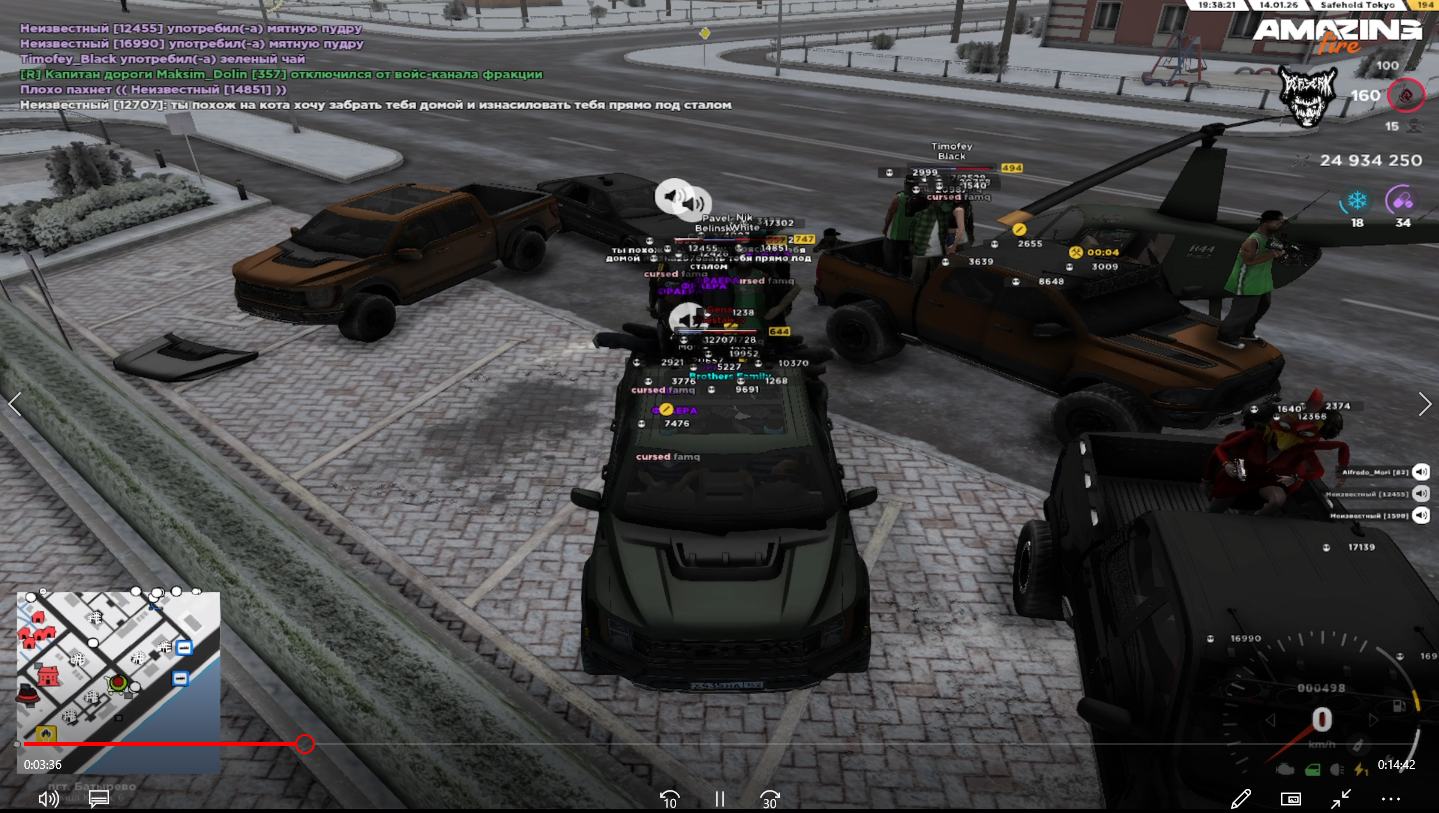This screenshot has width=1439, height=813.
Task: Click the speaker icon next to Alfredo_Mori
Action: 1421,472
